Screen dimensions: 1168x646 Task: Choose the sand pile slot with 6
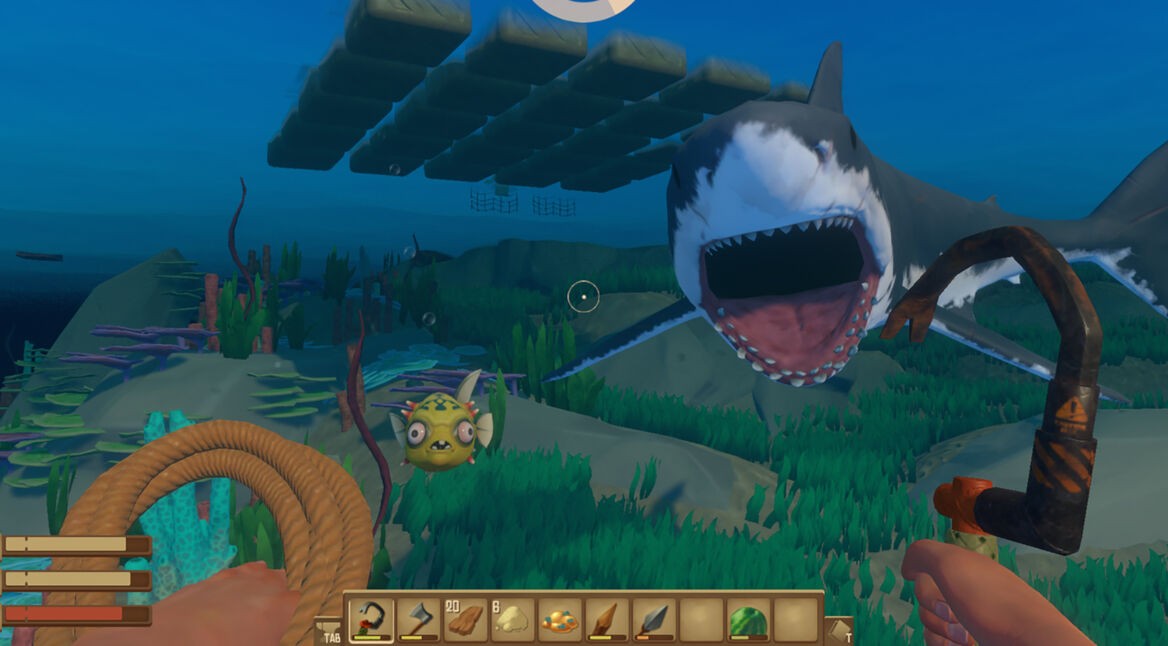[x=512, y=620]
